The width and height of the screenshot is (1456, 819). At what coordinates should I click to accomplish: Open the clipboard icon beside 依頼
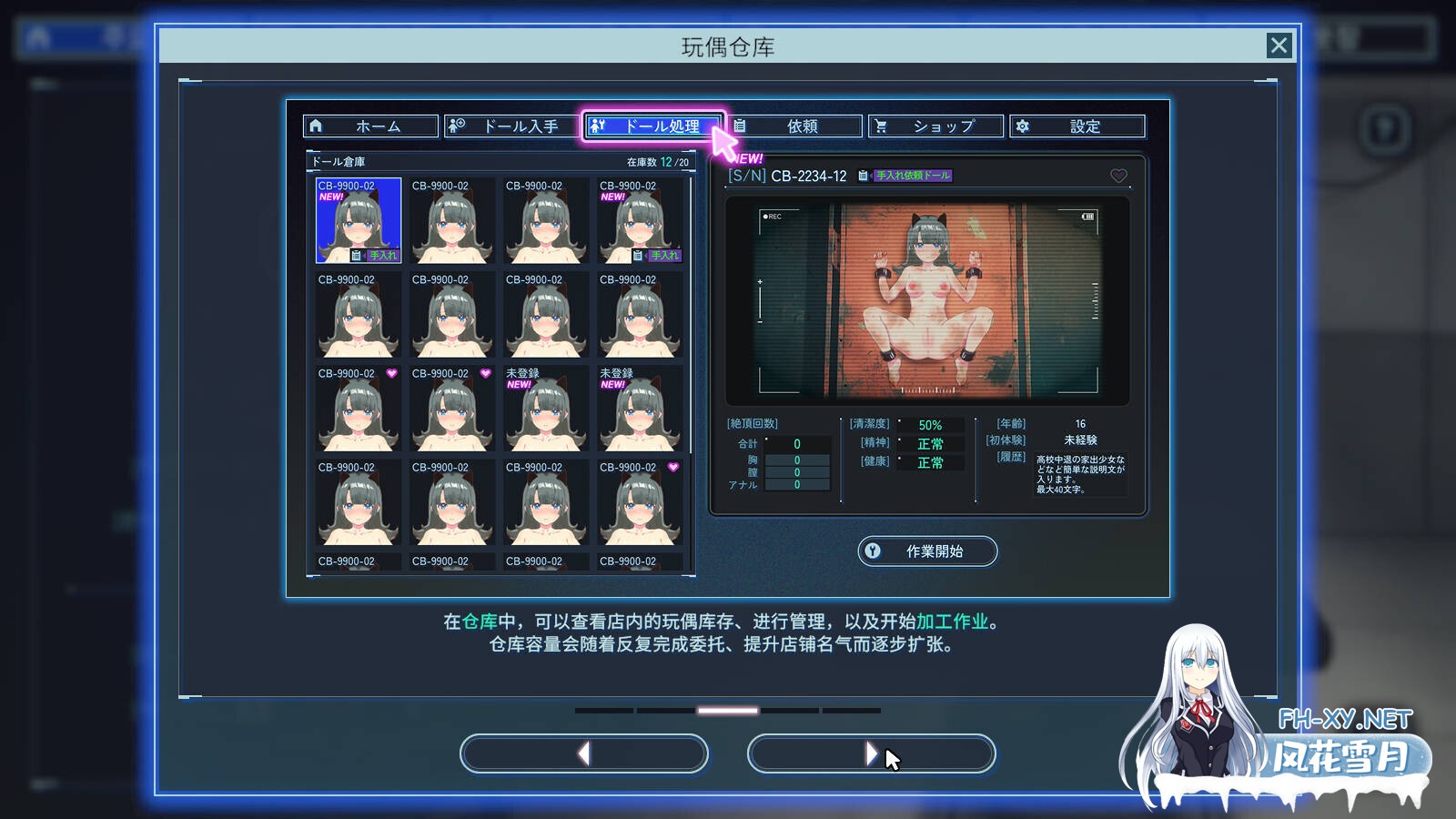click(740, 126)
